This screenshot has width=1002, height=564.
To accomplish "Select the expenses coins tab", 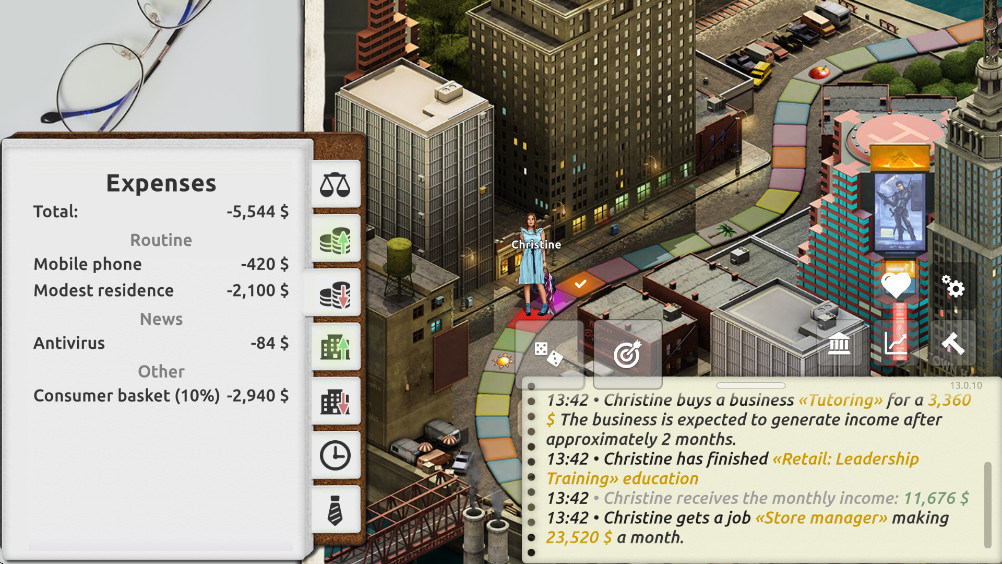I will pos(335,294).
